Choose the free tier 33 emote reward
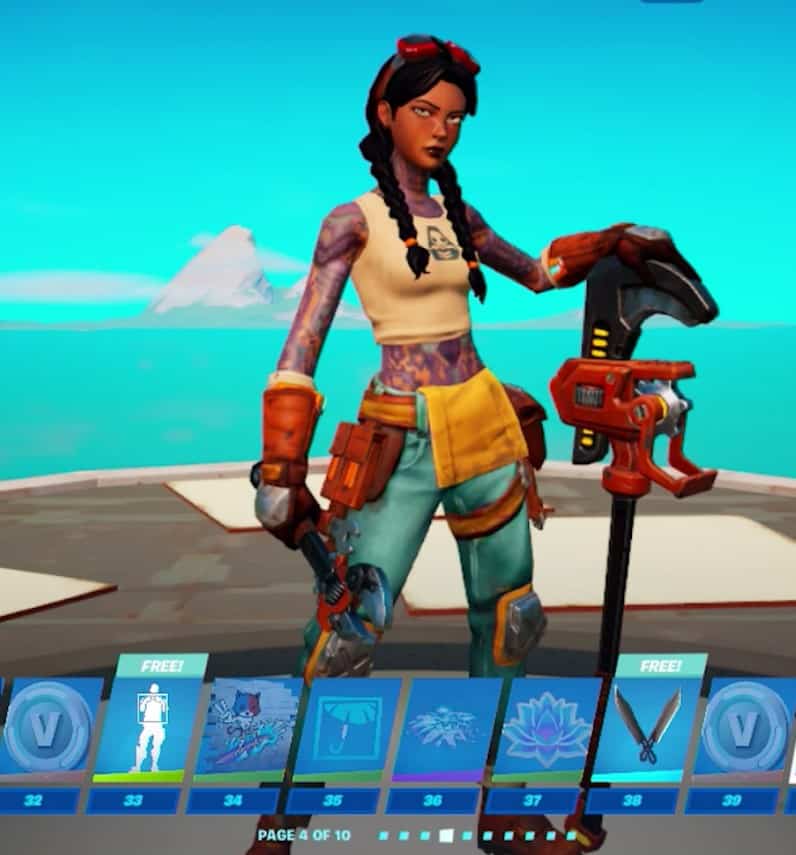The width and height of the screenshot is (796, 855). (146, 727)
